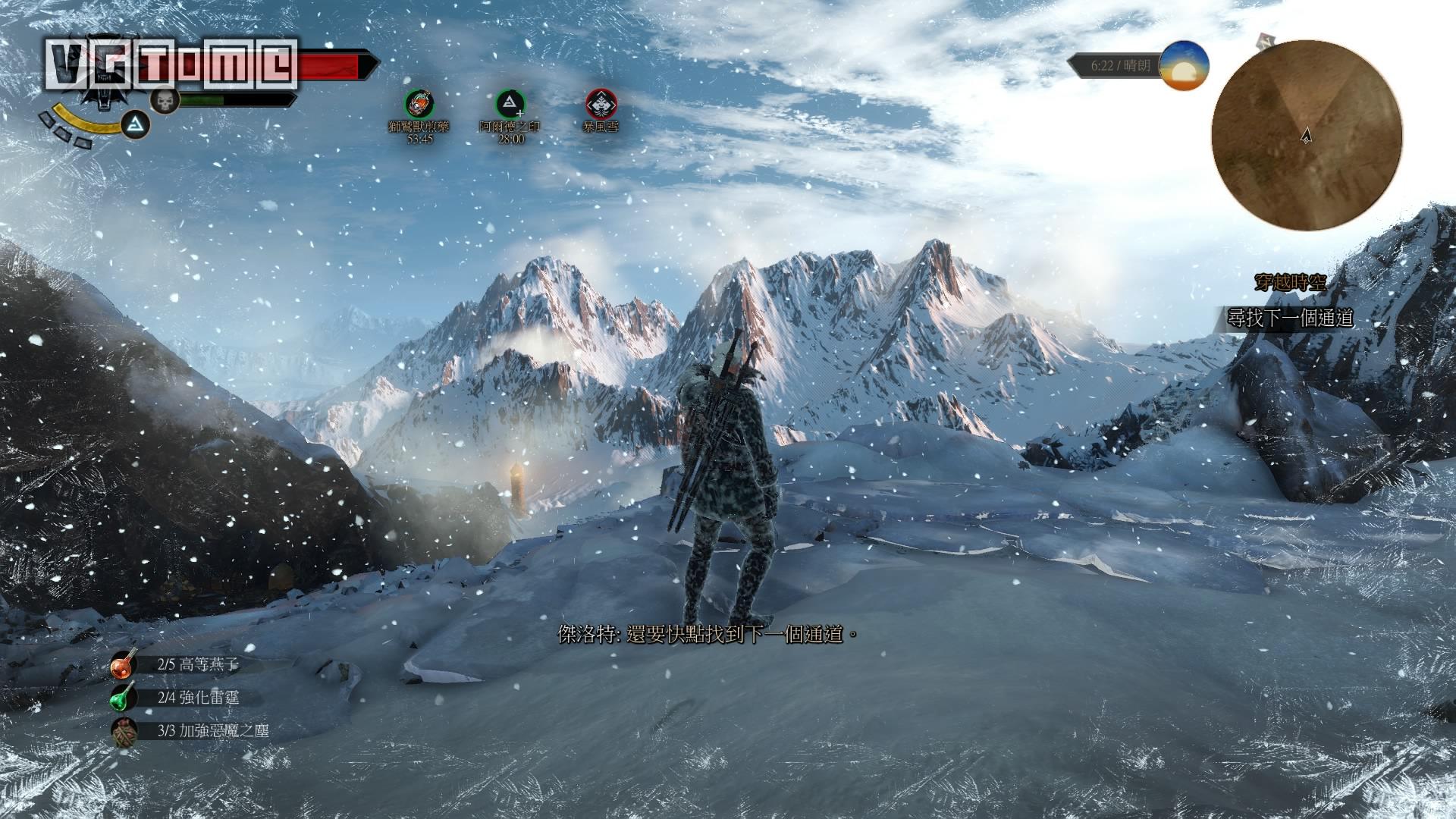Image resolution: width=1456 pixels, height=819 pixels.
Task: Select the Enhanced Thunderbolt potion slot
Action: tap(124, 698)
